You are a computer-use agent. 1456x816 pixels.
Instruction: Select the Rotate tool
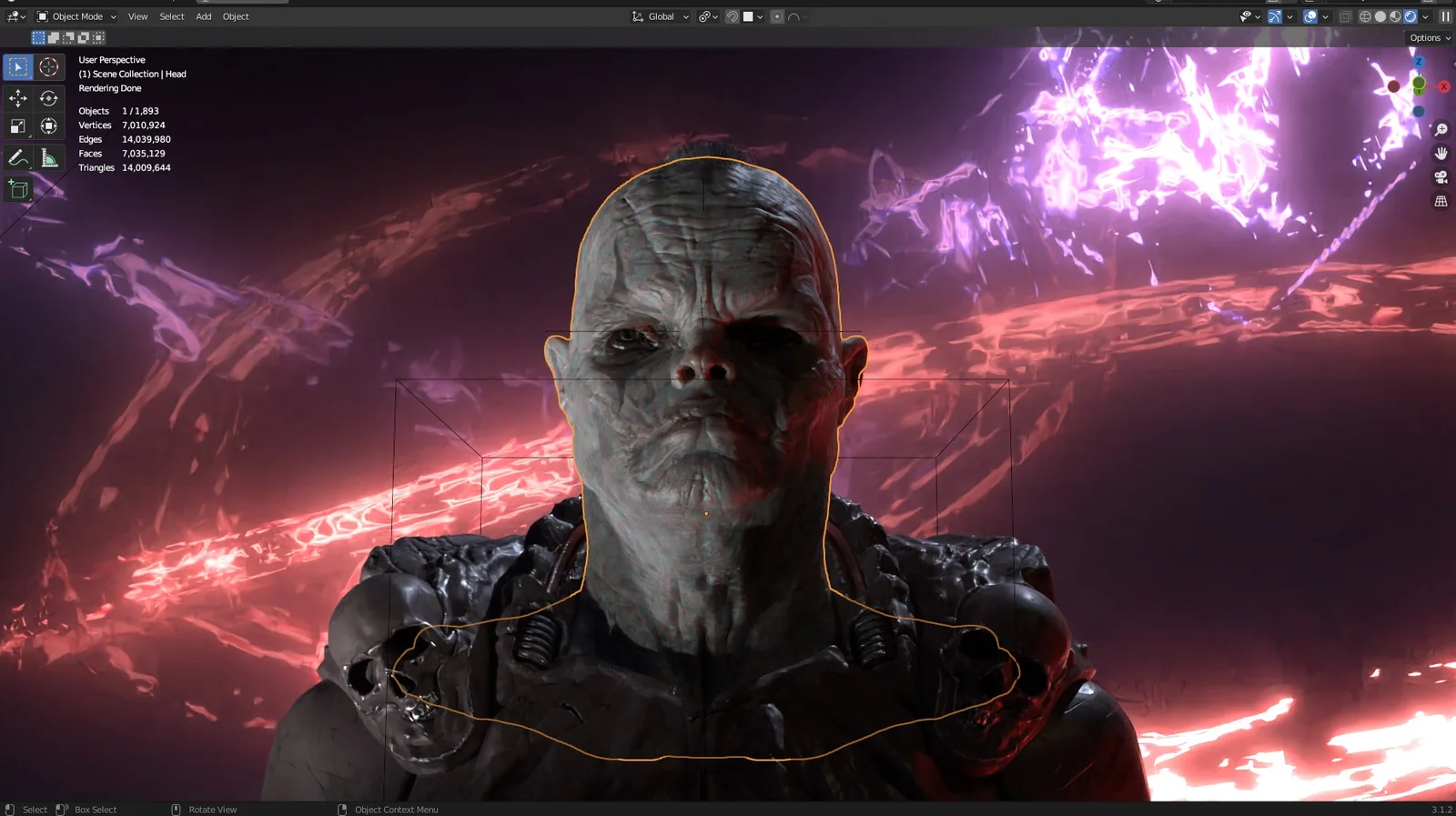pyautogui.click(x=48, y=97)
